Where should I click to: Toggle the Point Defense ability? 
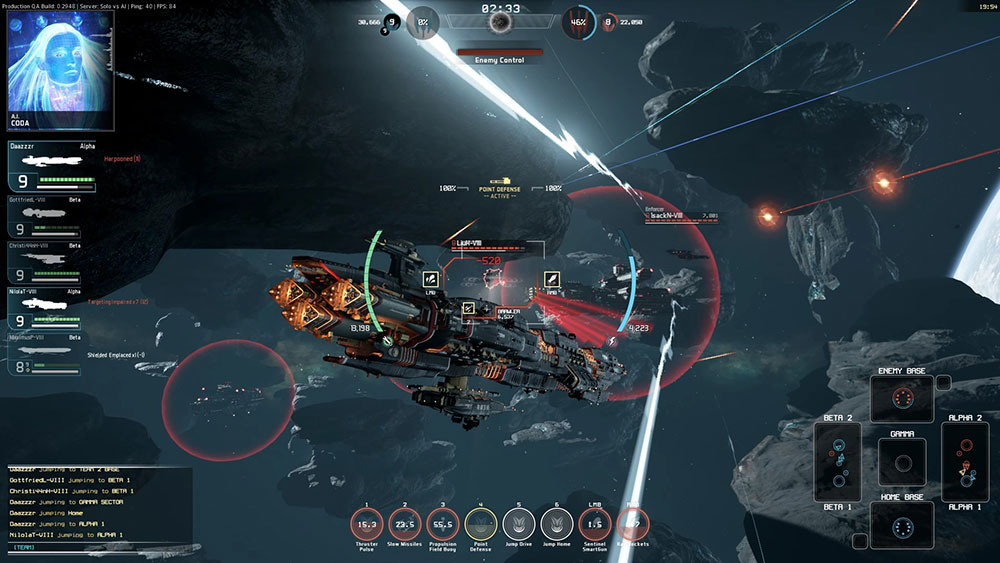[481, 524]
